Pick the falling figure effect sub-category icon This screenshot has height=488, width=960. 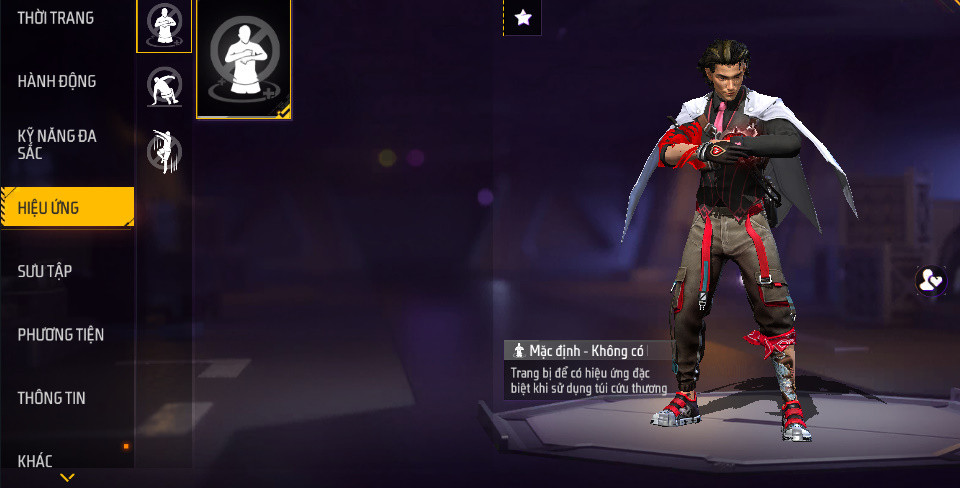point(164,150)
